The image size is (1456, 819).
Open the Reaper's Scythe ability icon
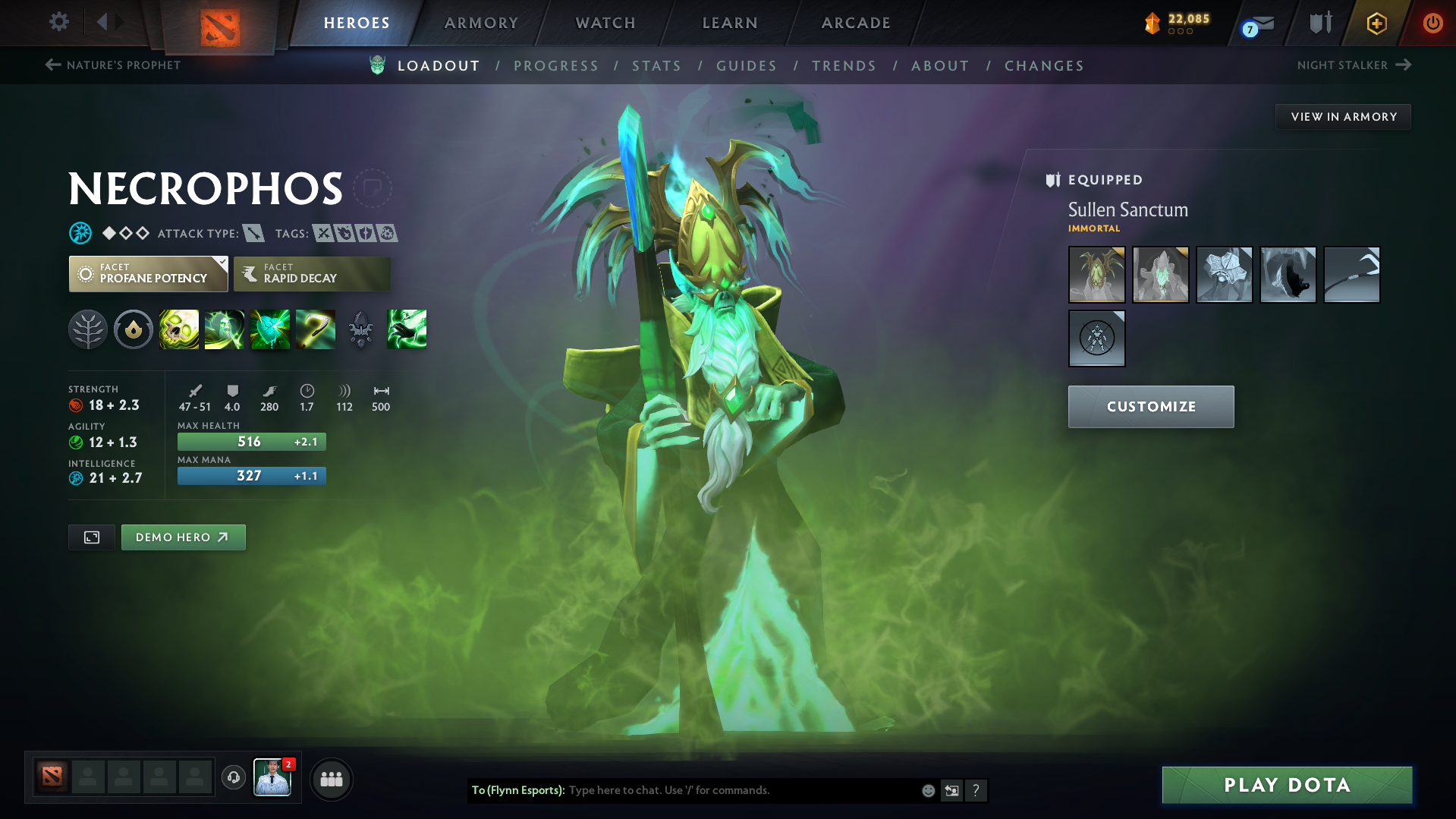pyautogui.click(x=316, y=329)
